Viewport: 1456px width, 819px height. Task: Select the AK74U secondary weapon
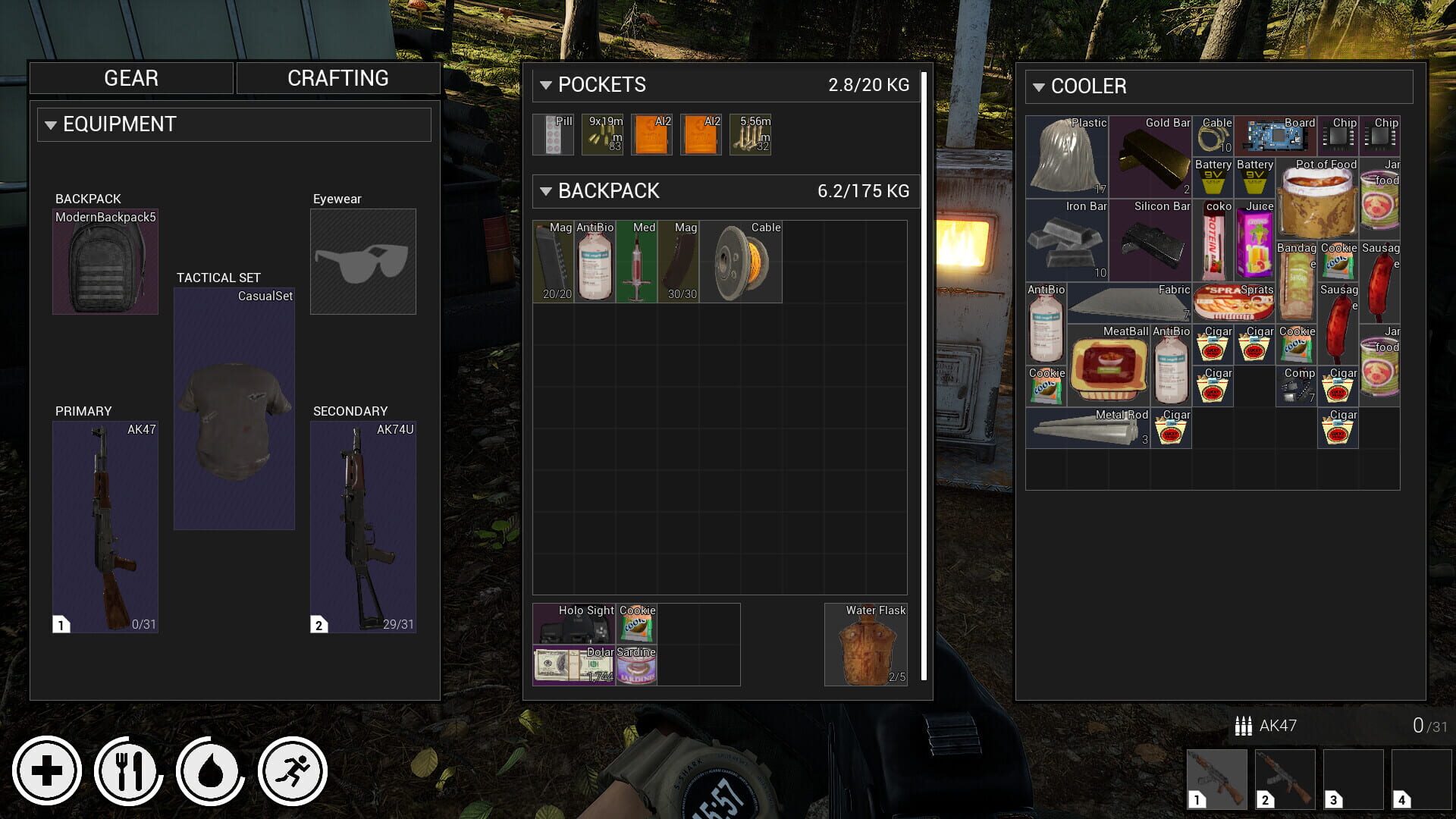pos(363,526)
